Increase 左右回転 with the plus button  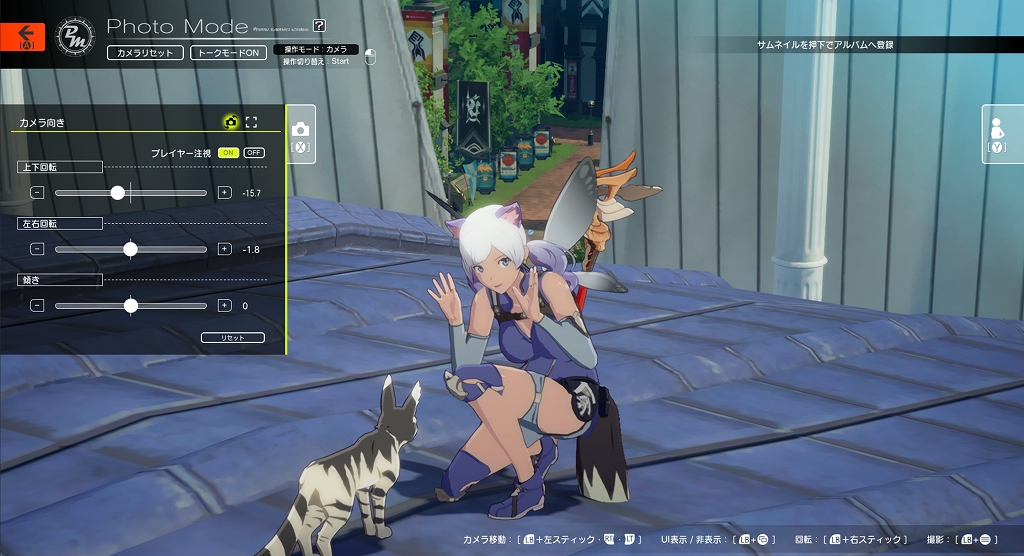coord(224,249)
